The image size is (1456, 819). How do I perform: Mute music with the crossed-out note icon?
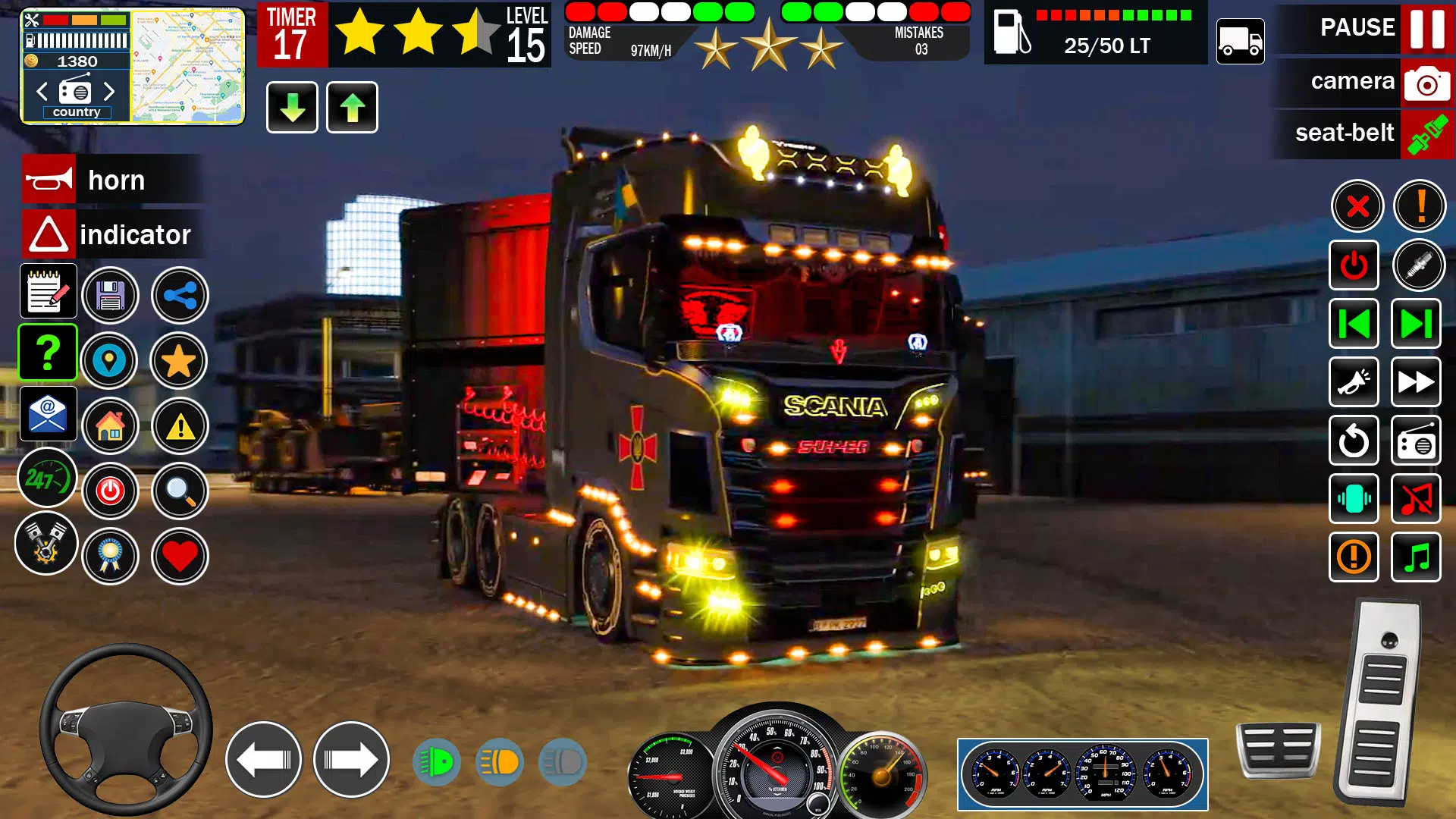[x=1416, y=499]
